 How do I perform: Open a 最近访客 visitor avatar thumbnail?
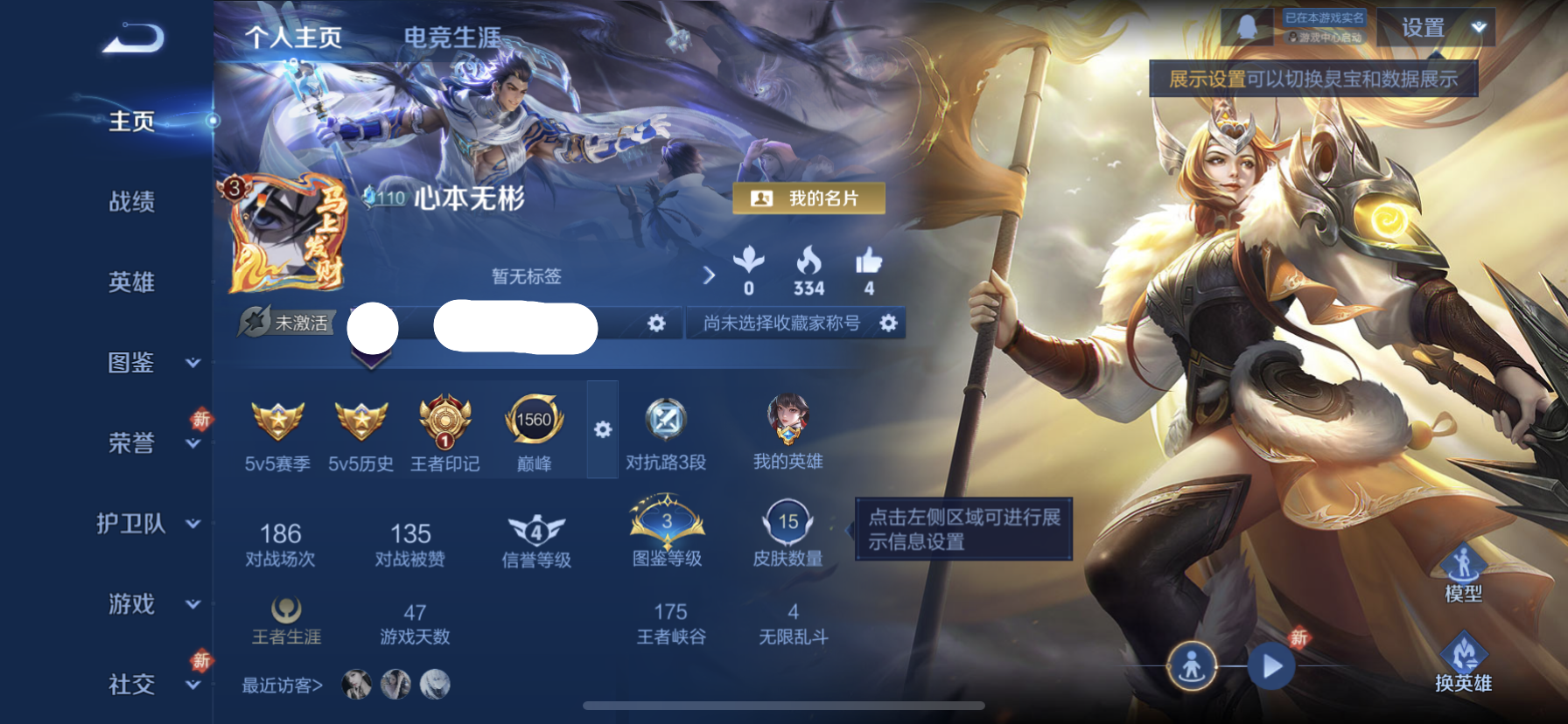[x=357, y=686]
